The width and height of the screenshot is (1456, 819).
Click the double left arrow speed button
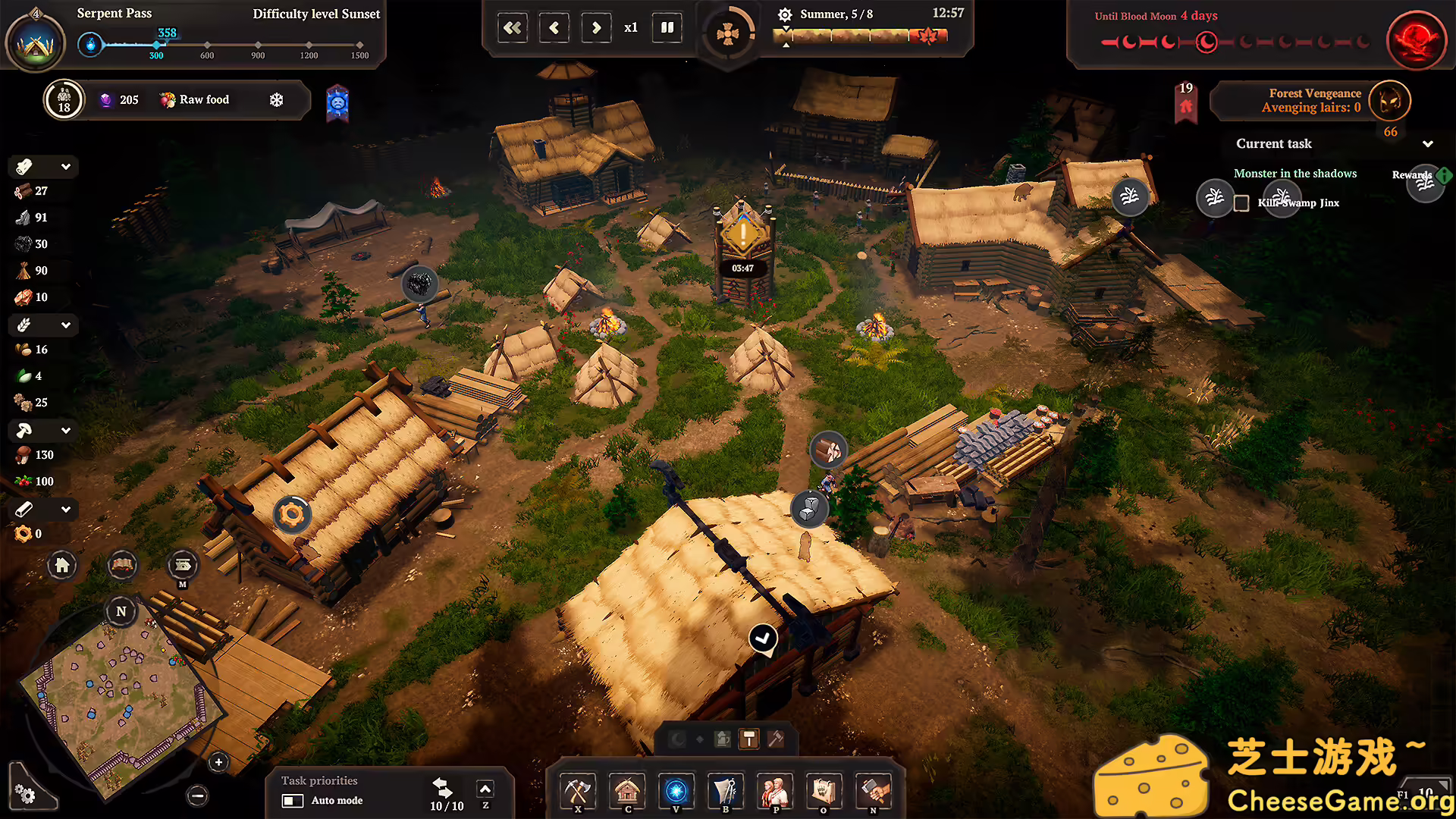pyautogui.click(x=513, y=28)
